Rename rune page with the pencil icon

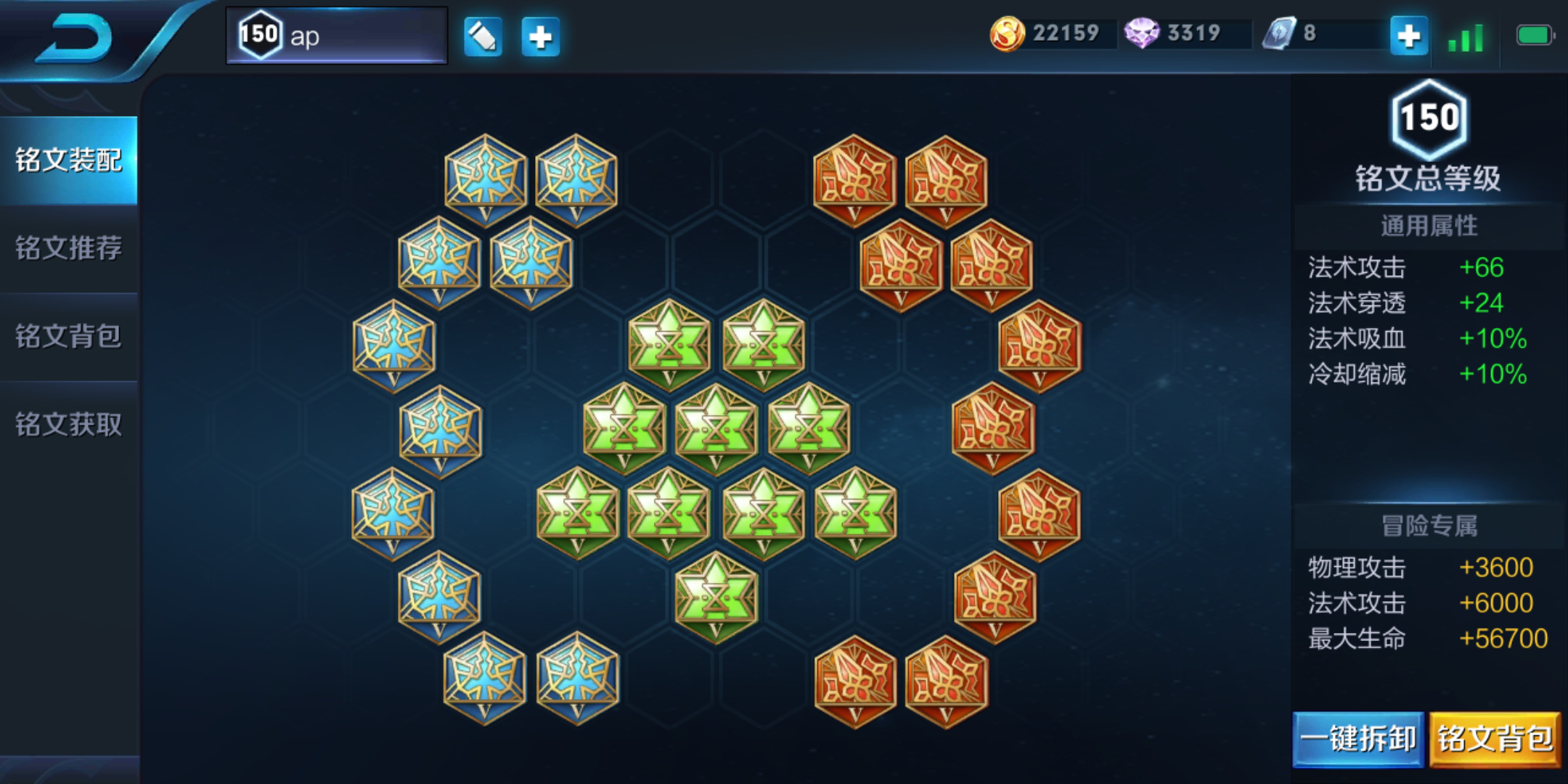(x=483, y=36)
